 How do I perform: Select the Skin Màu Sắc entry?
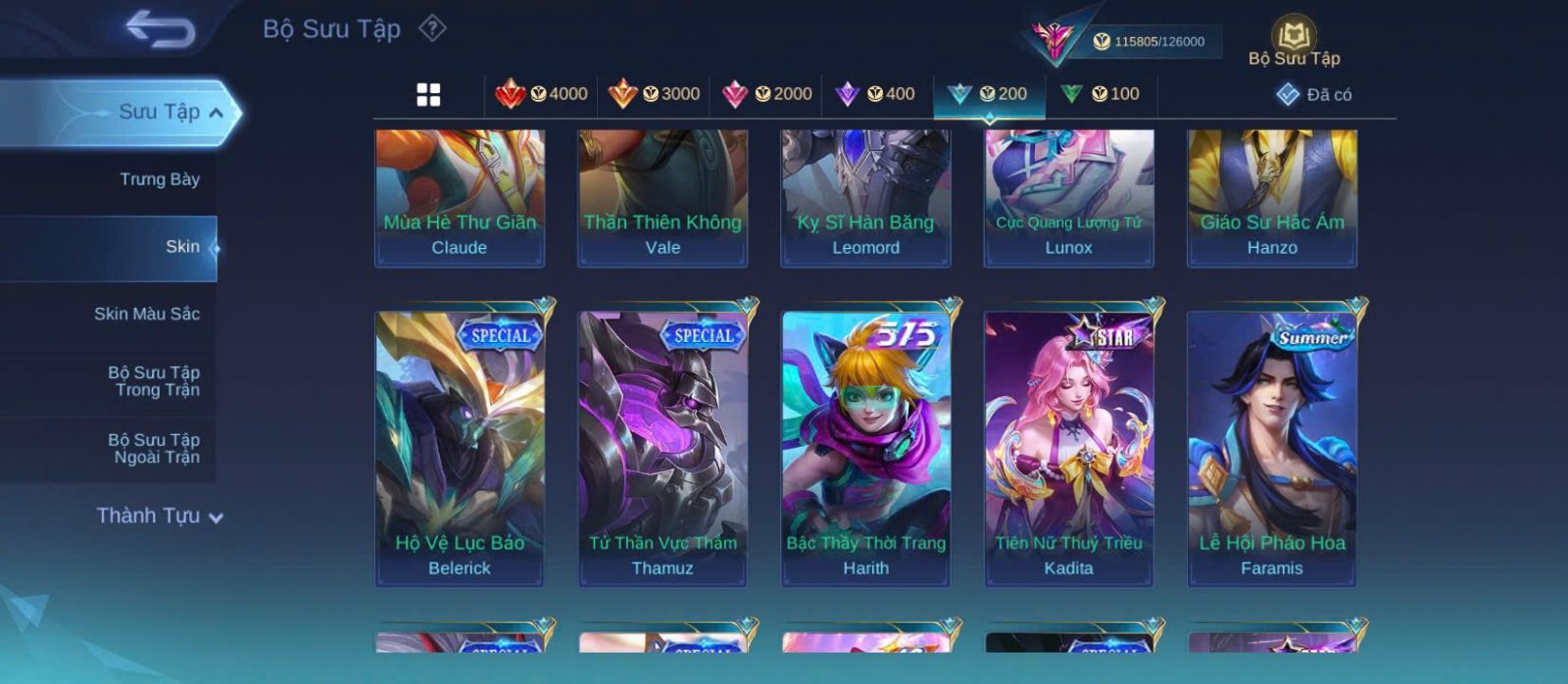click(147, 315)
